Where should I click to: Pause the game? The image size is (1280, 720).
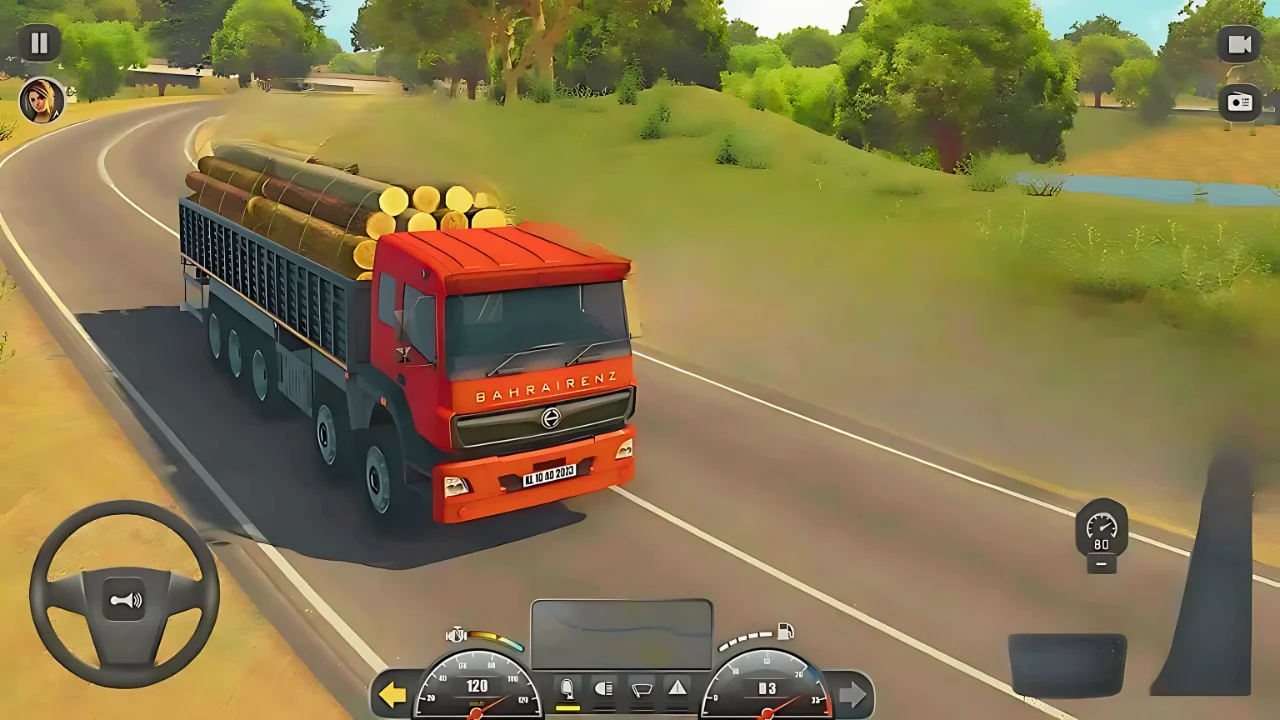point(39,41)
